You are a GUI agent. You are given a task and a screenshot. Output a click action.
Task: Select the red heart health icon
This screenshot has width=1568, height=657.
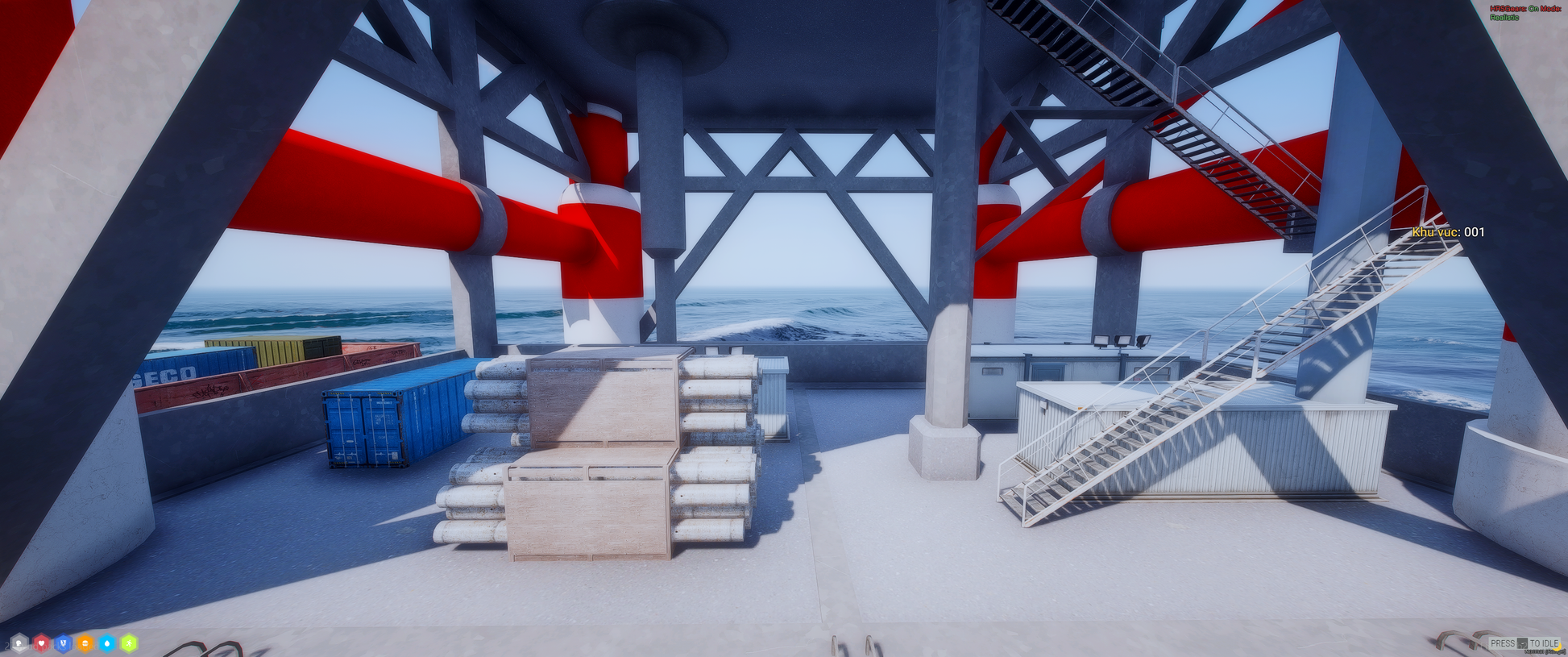point(41,643)
